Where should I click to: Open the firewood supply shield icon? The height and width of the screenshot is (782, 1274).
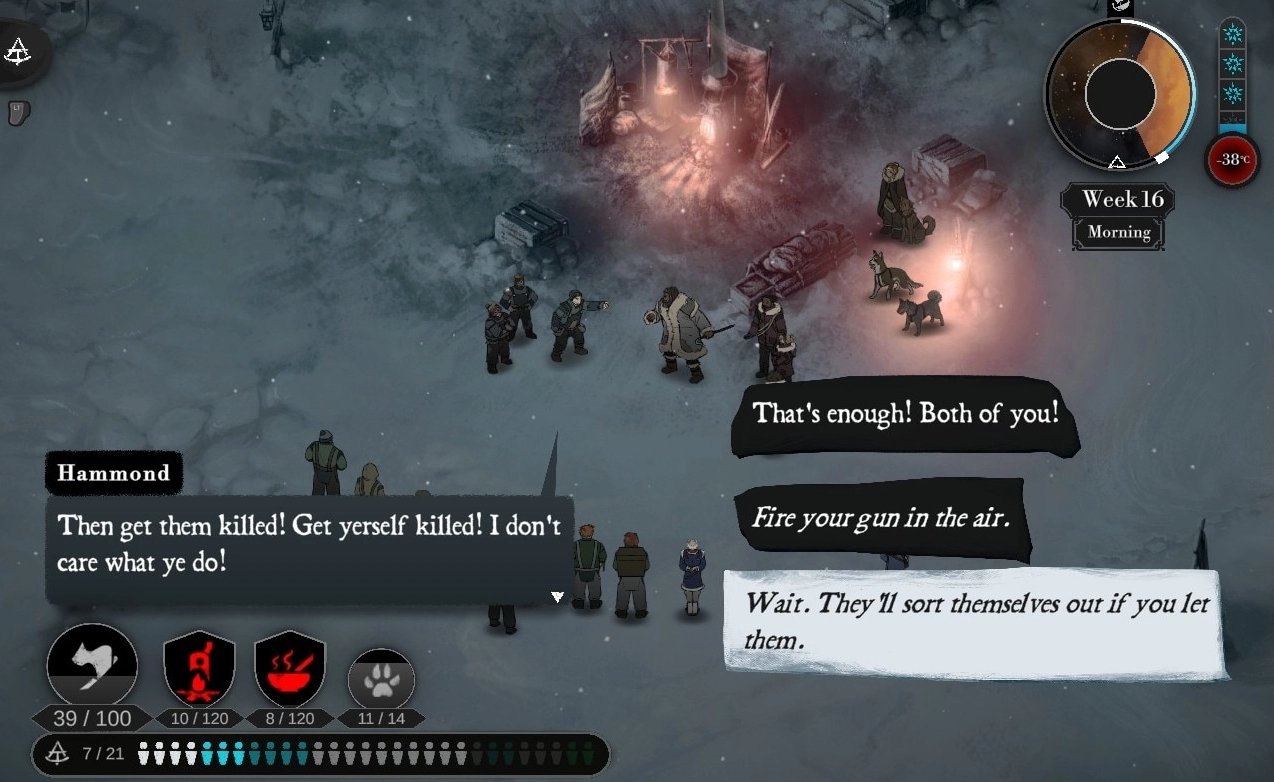pos(199,669)
